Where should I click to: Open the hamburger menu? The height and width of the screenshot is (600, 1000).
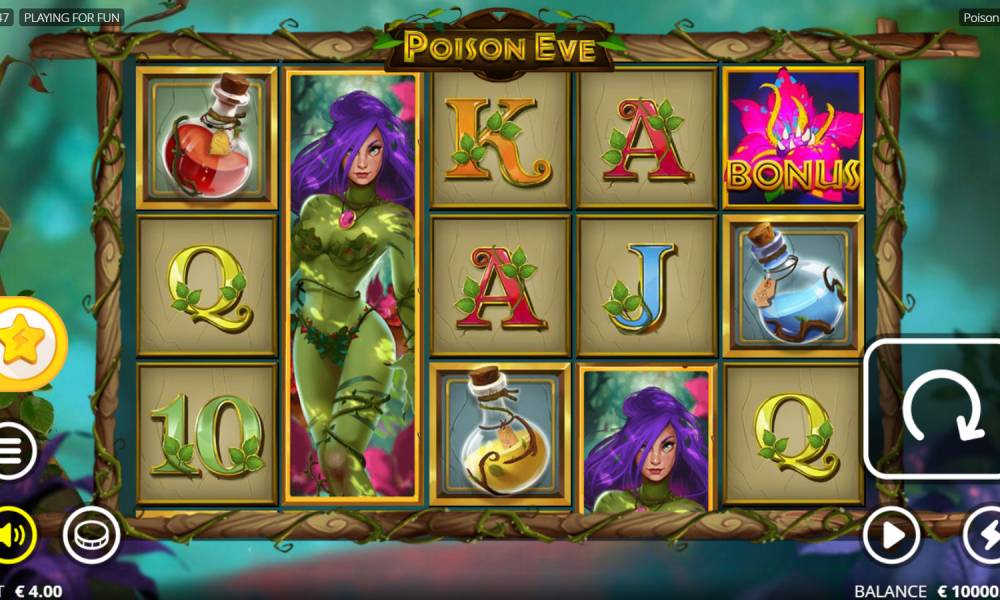12,452
